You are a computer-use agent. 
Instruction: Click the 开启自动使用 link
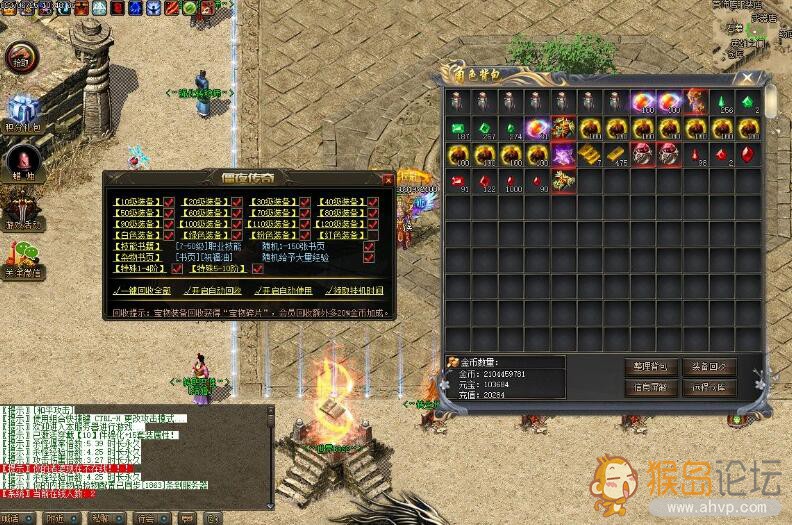click(284, 290)
